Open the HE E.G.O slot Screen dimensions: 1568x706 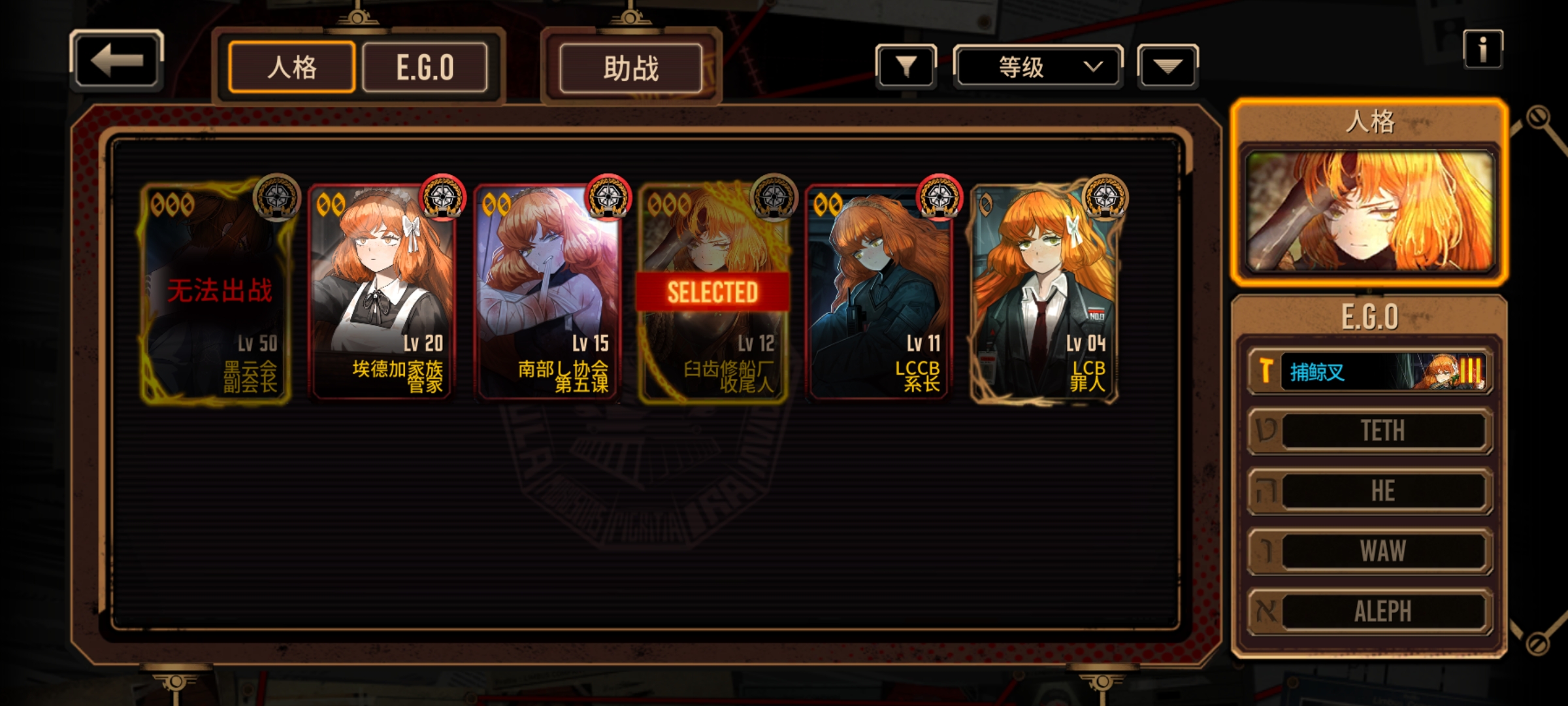1370,491
